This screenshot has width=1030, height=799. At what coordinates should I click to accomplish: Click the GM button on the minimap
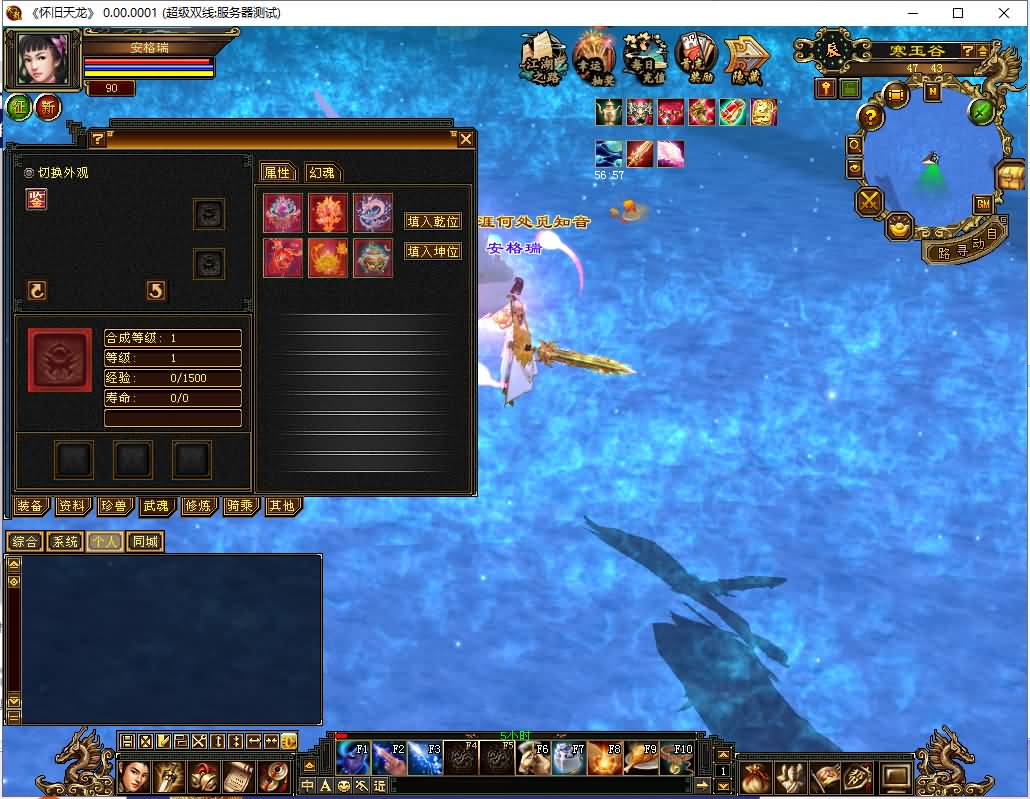coord(983,204)
